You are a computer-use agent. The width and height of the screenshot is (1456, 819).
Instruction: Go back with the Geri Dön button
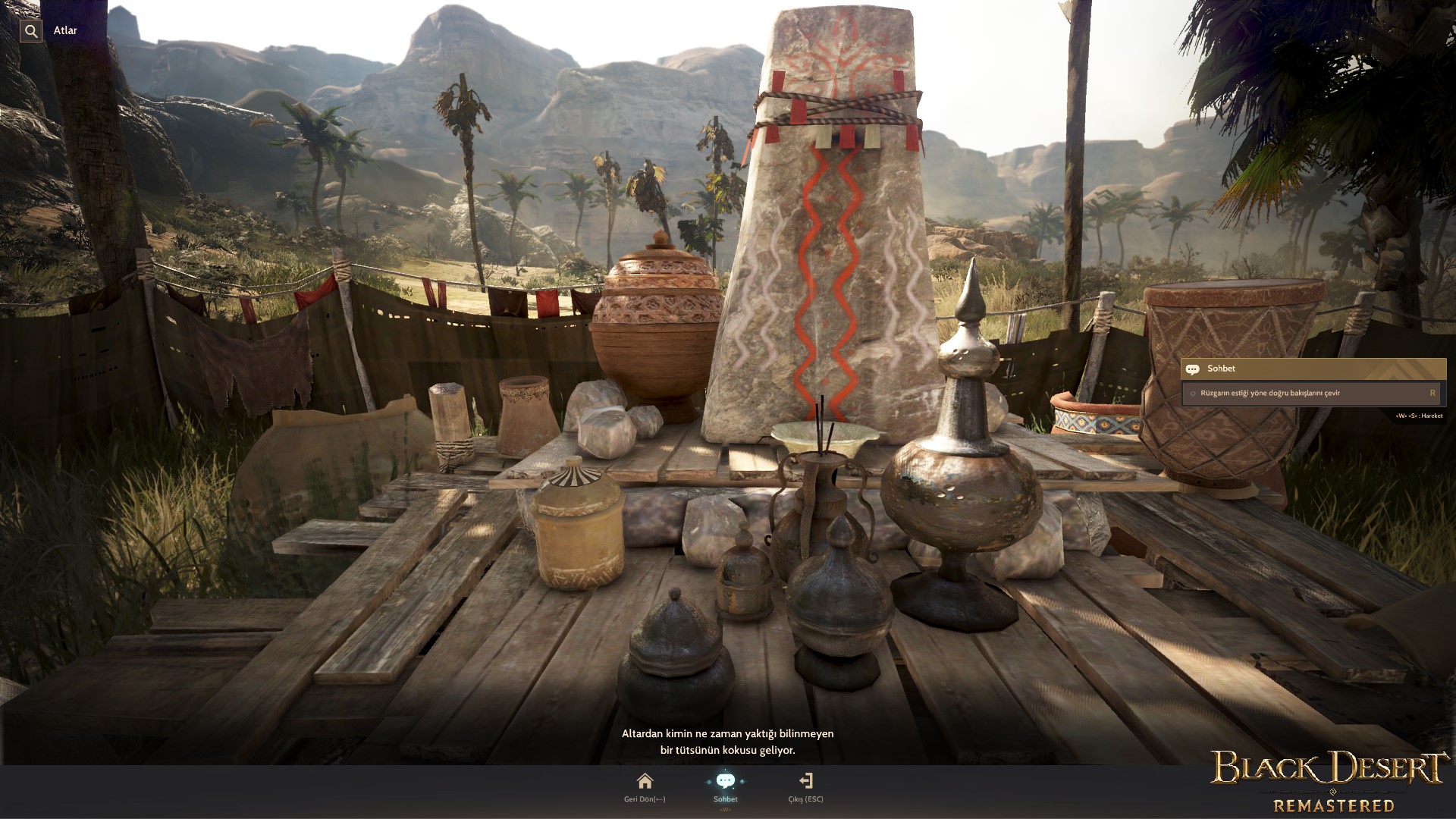pos(645,785)
